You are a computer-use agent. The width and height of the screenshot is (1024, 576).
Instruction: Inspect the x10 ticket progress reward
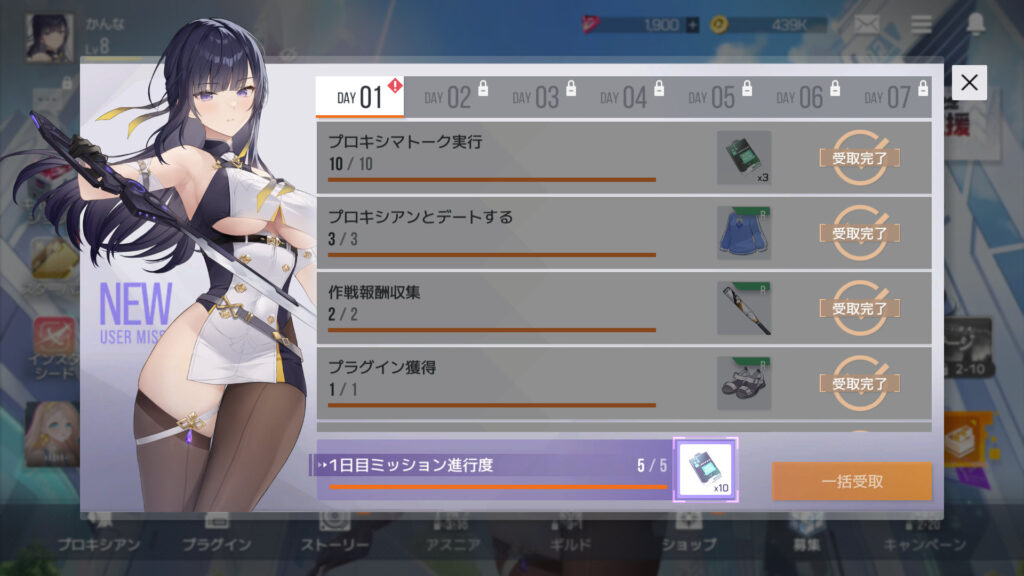point(706,469)
